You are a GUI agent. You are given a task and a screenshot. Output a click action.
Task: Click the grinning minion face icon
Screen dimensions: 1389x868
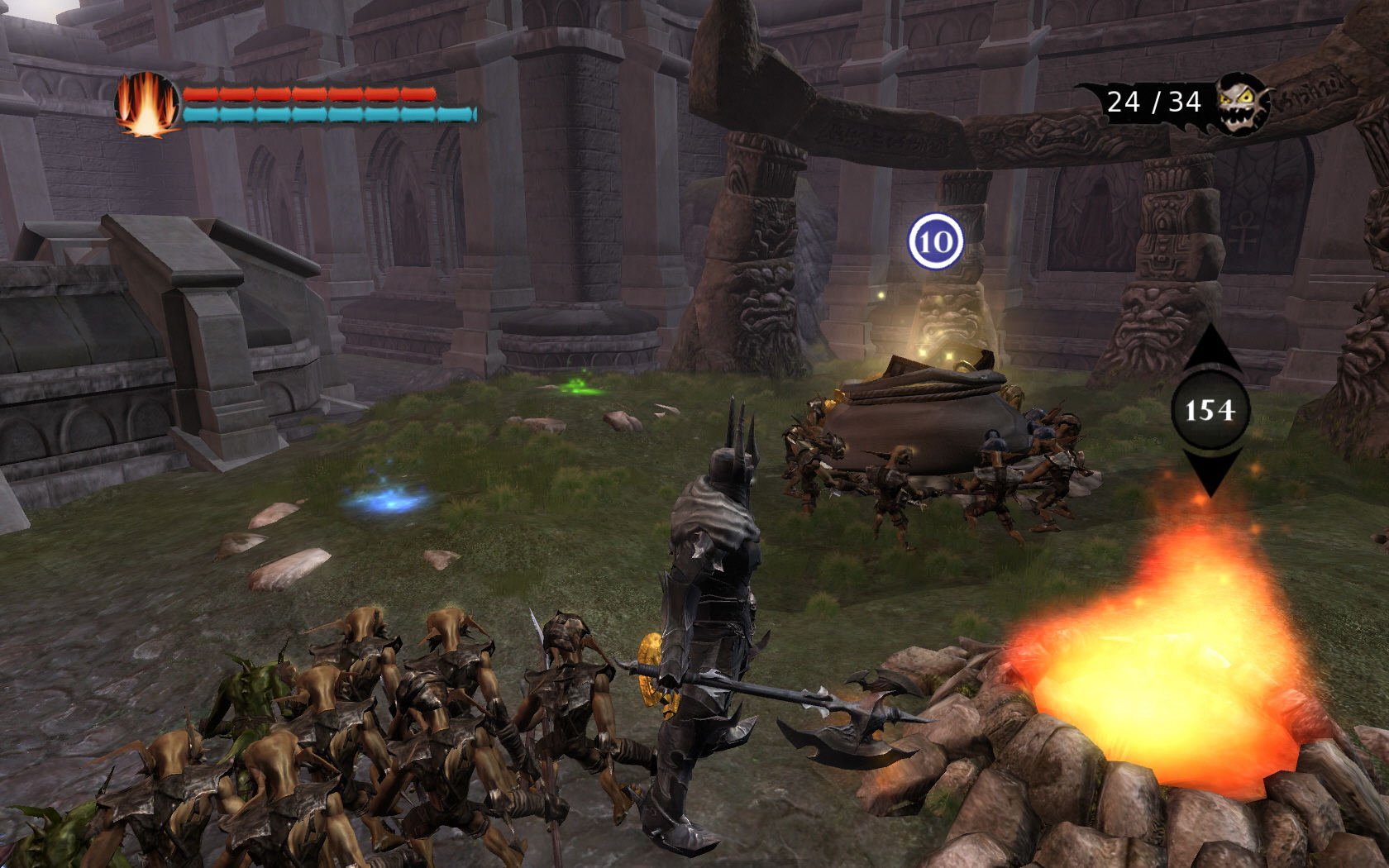(x=1241, y=103)
